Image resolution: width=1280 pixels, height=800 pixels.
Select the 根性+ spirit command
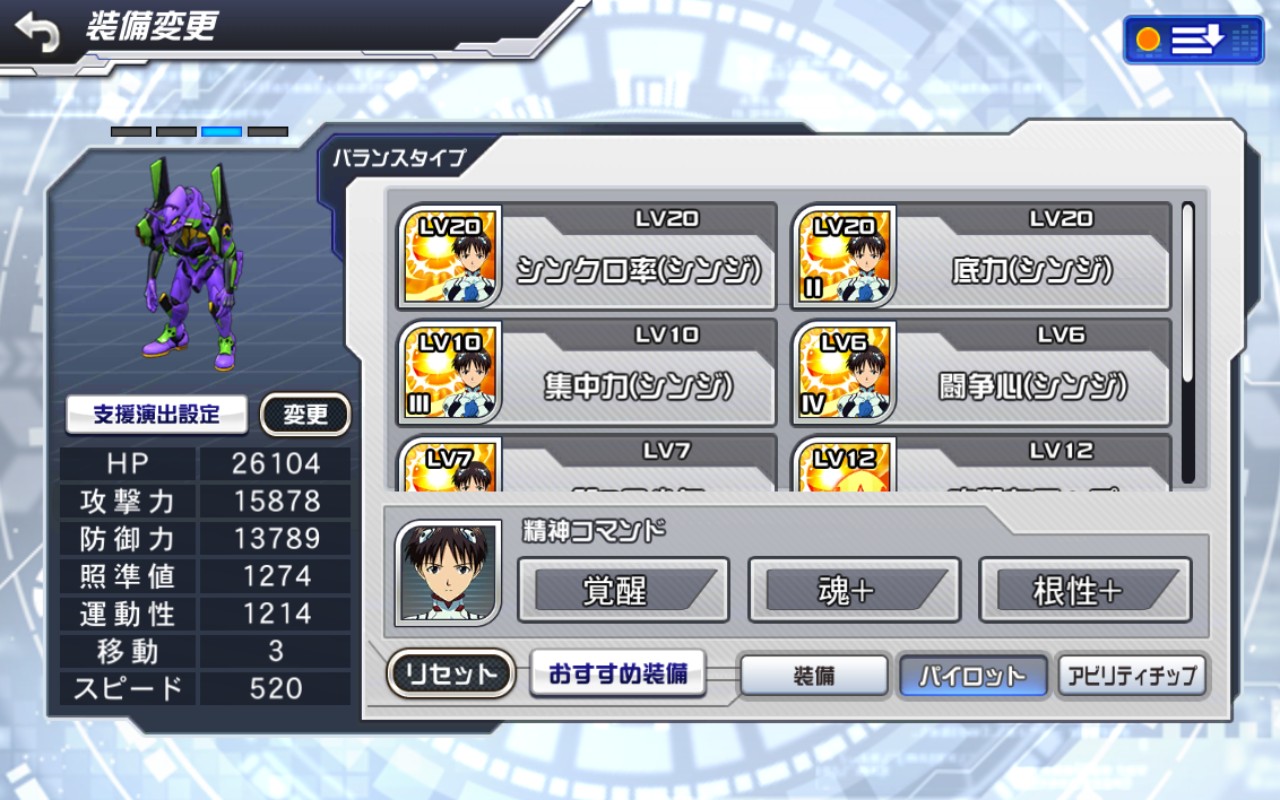click(x=1085, y=590)
